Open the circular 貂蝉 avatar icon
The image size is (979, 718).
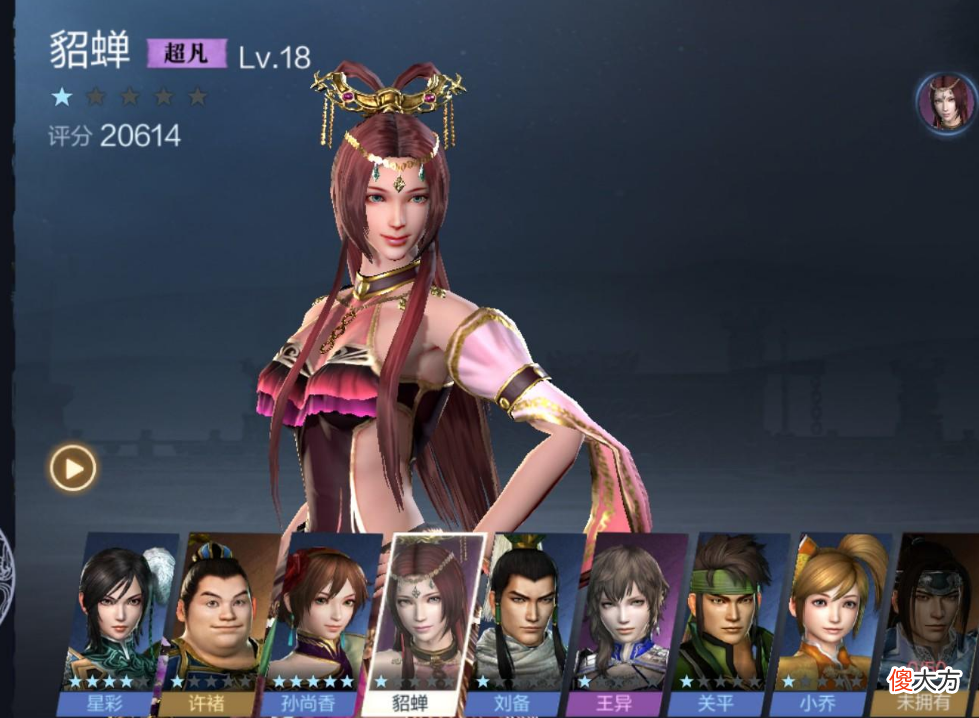pos(946,102)
